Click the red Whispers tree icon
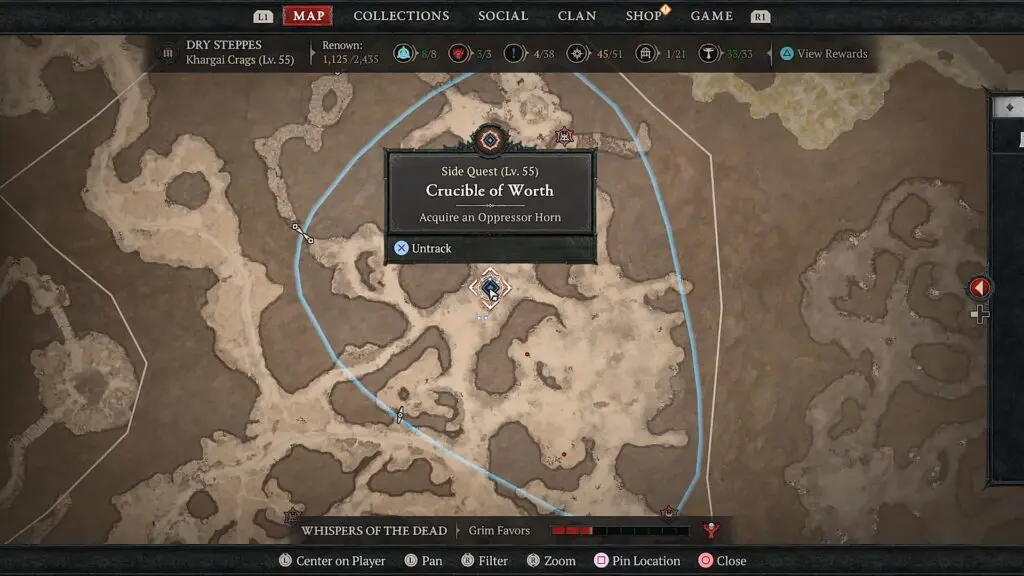Image resolution: width=1024 pixels, height=576 pixels. (712, 530)
